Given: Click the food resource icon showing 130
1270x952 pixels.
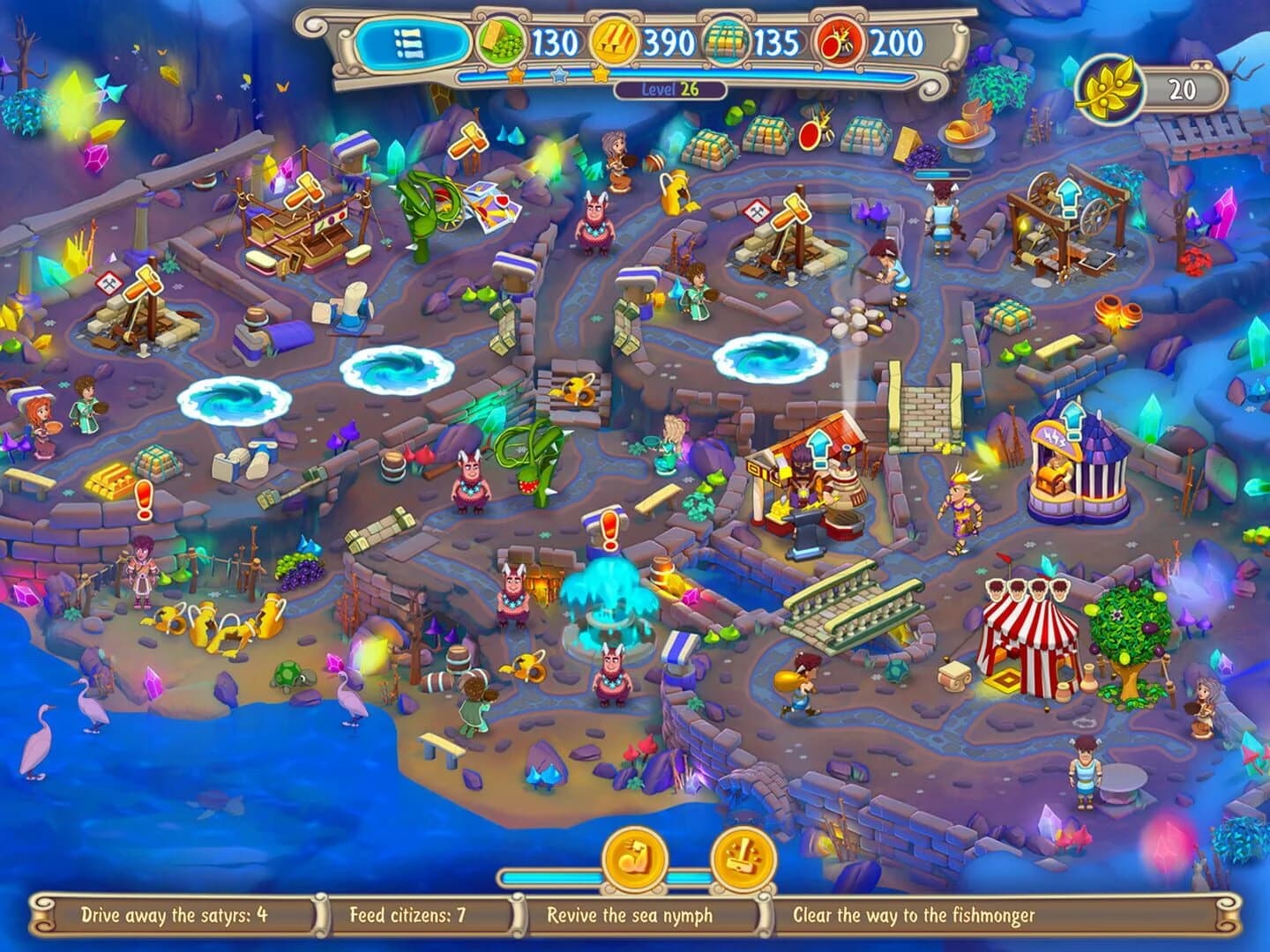Looking at the screenshot, I should tap(499, 39).
